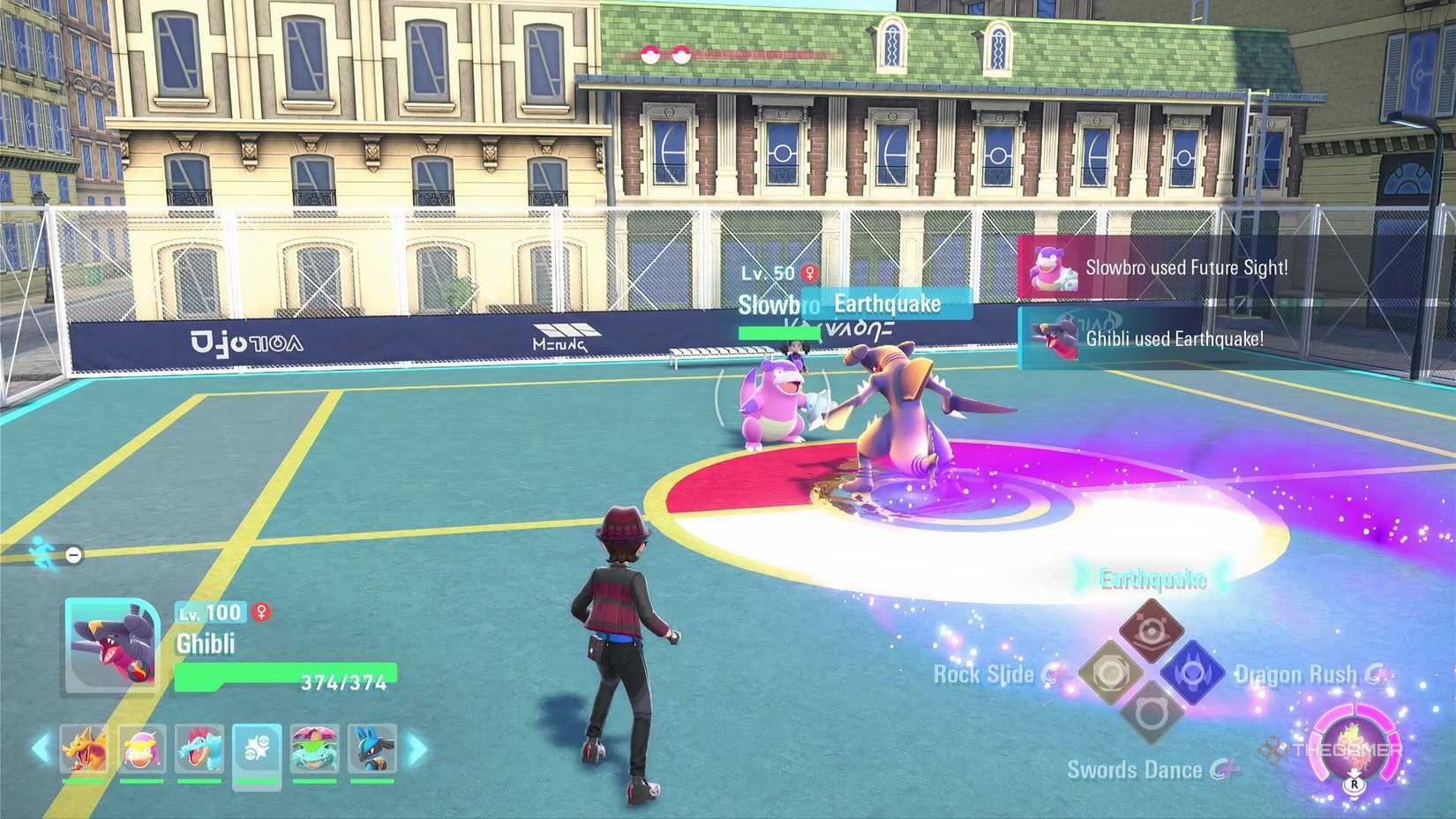Click Slowbro's Lv. 50 gender marker

[807, 272]
